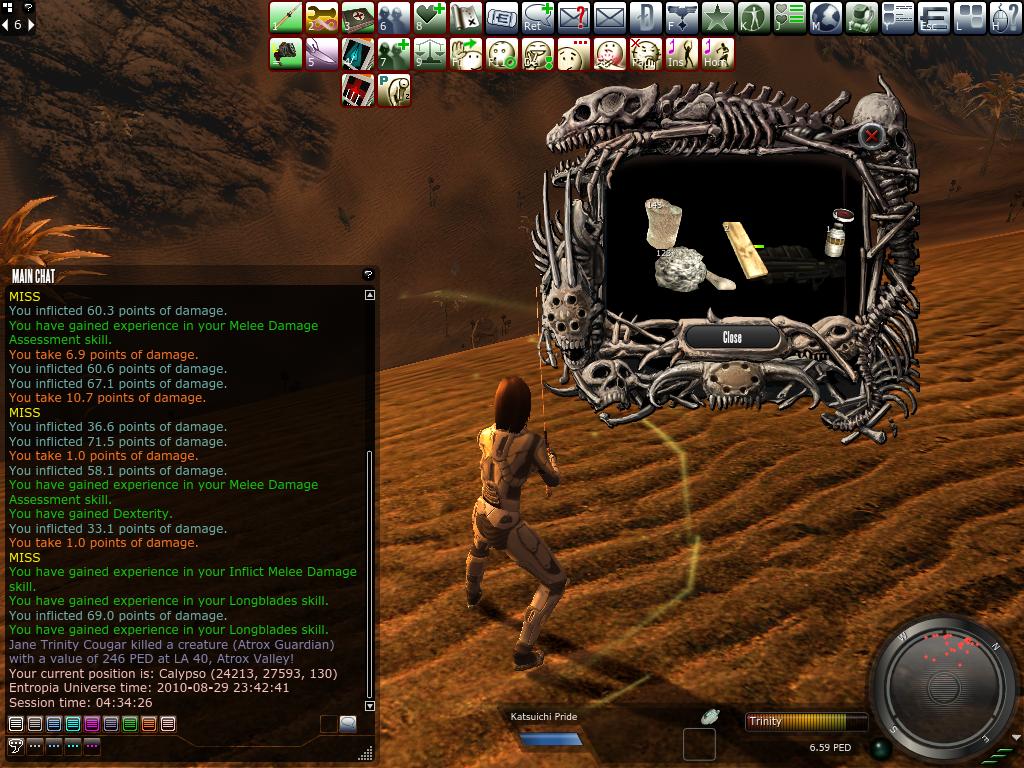Activate the sword weapon hotbar icon
Screen dimensions: 1024x768
click(x=286, y=17)
